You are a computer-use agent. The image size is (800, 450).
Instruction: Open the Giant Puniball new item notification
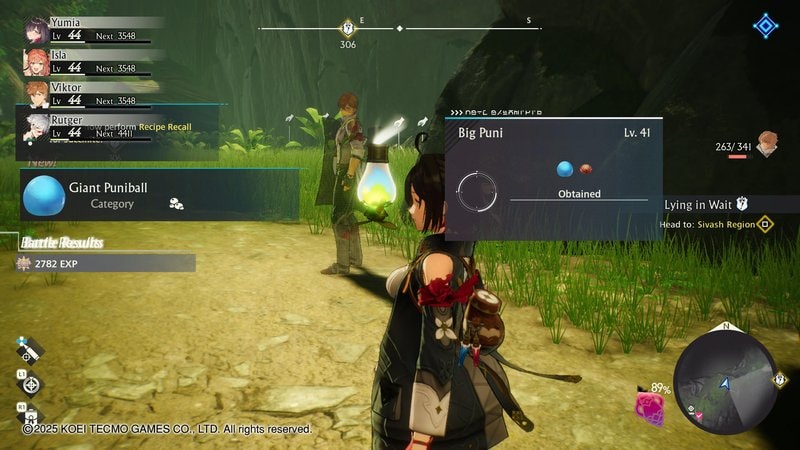(x=160, y=194)
